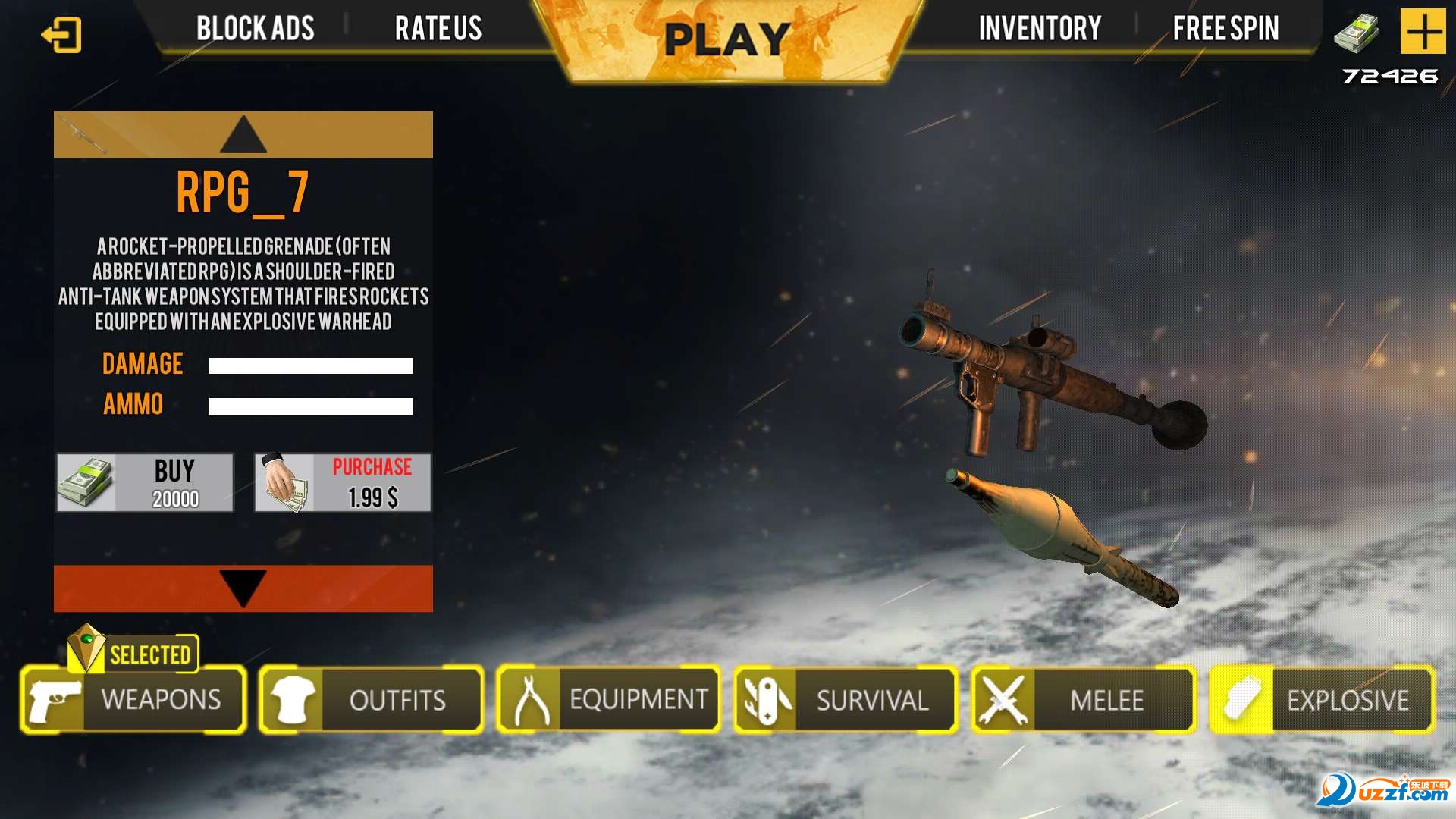Switch to the Outfits category
Viewport: 1456px width, 819px height.
click(x=371, y=699)
